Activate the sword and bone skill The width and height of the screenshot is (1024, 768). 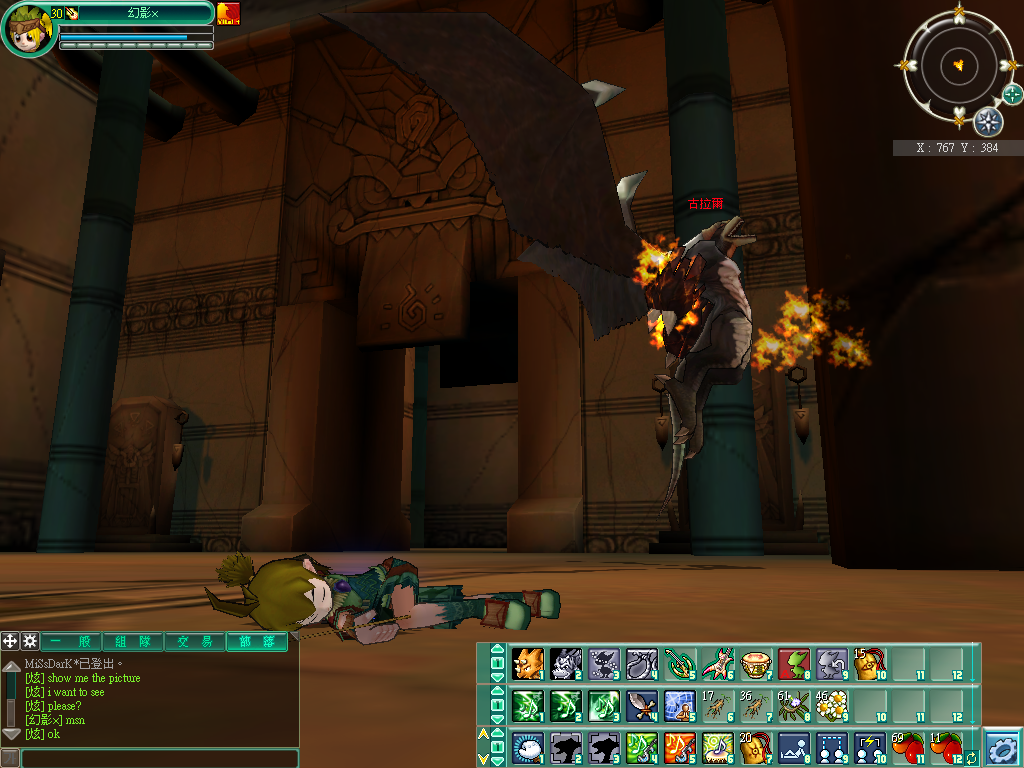tap(642, 706)
